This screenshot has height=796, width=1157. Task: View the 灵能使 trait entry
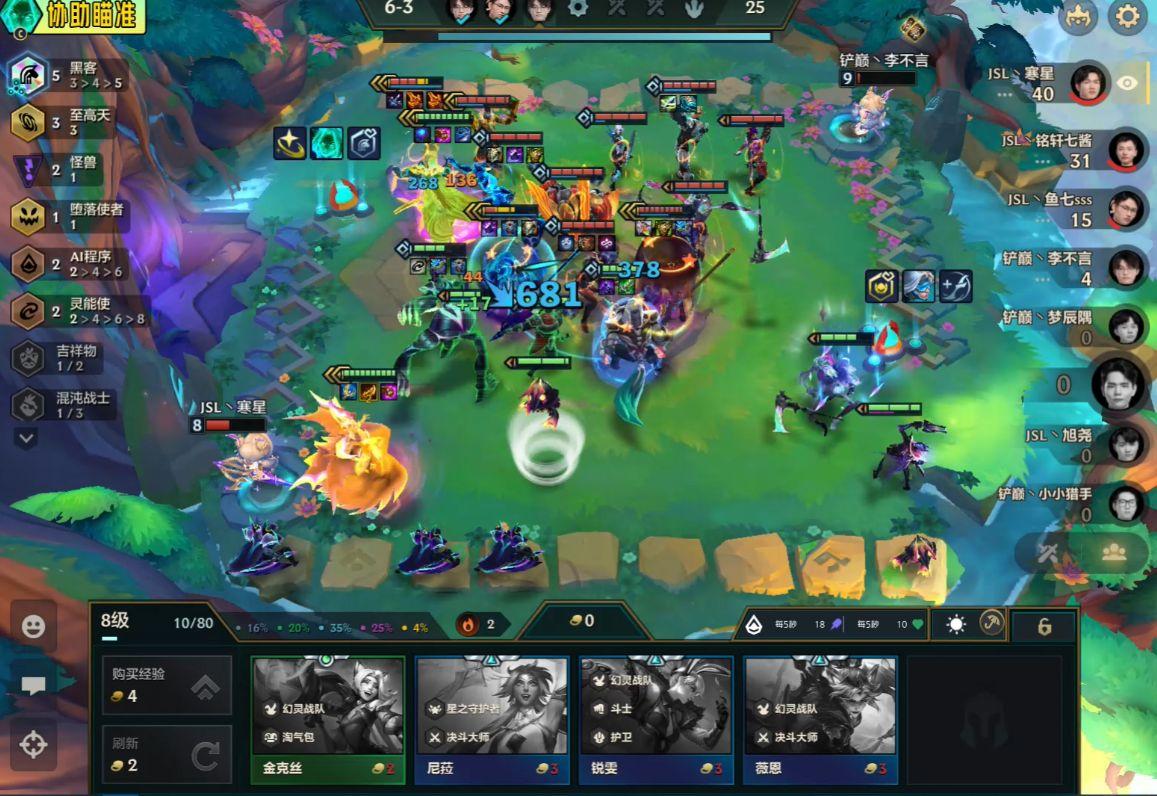click(70, 311)
